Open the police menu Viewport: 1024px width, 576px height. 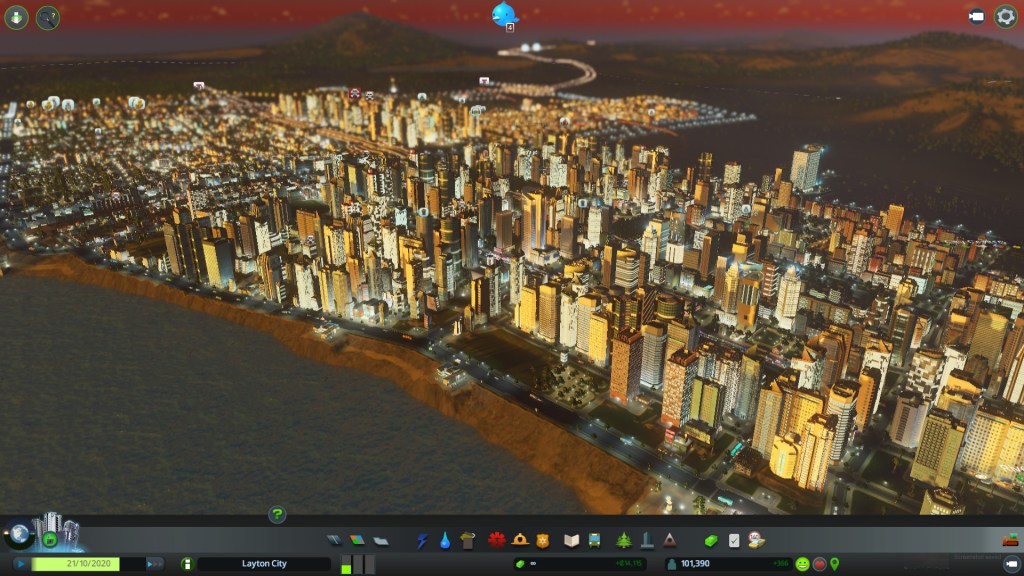click(x=543, y=541)
